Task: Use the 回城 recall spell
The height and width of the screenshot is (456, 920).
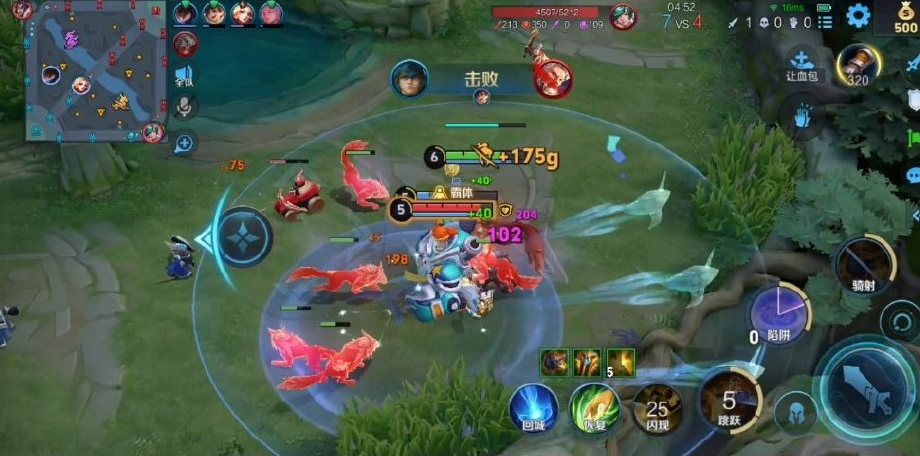Action: click(x=533, y=407)
